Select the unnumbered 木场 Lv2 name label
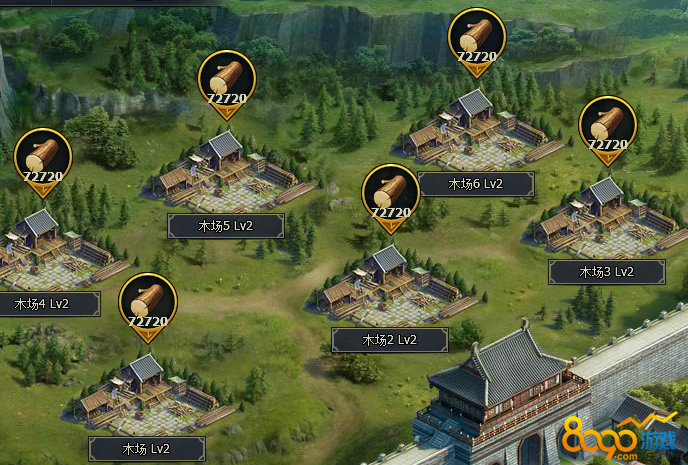 (x=147, y=449)
